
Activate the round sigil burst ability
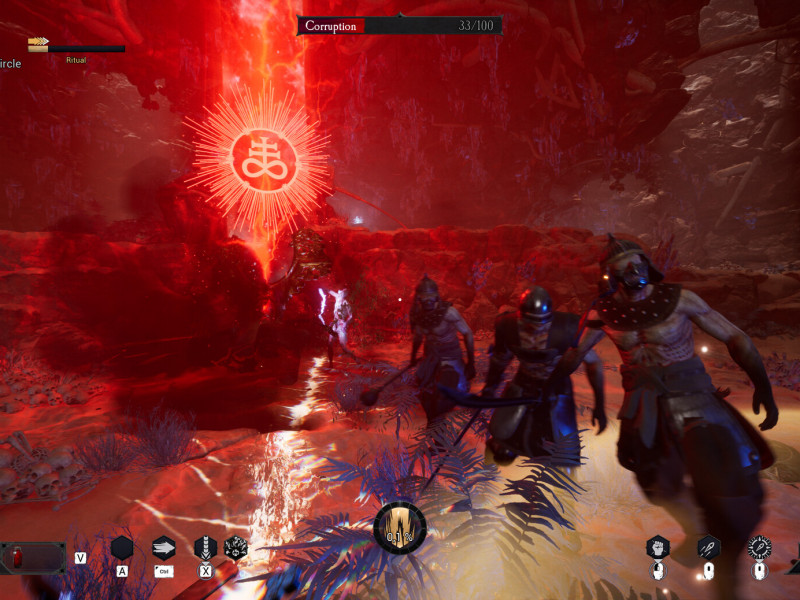tap(237, 548)
